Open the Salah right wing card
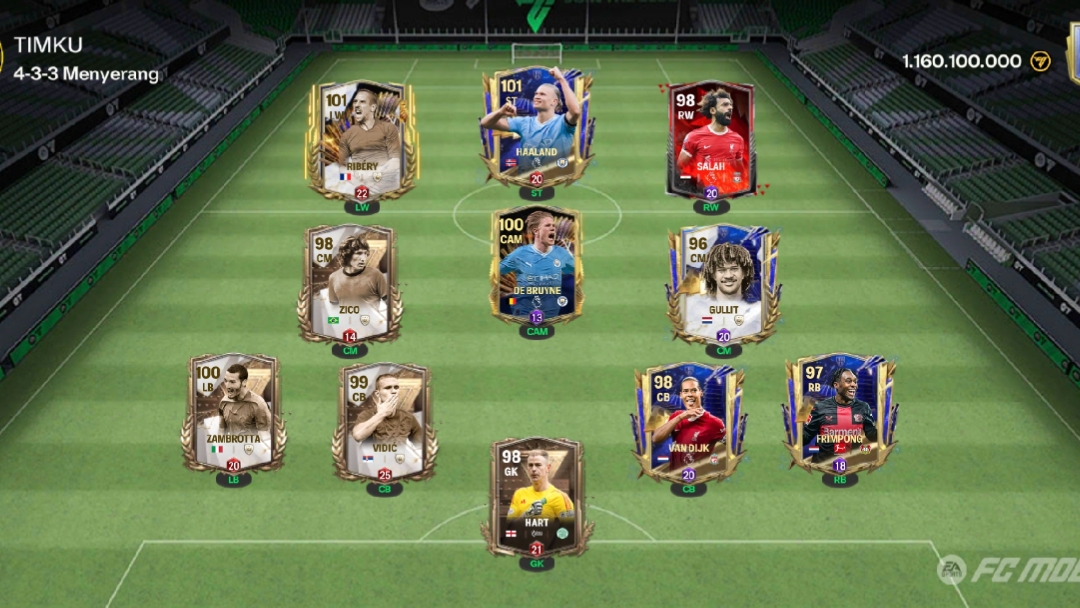Image resolution: width=1080 pixels, height=608 pixels. point(711,140)
